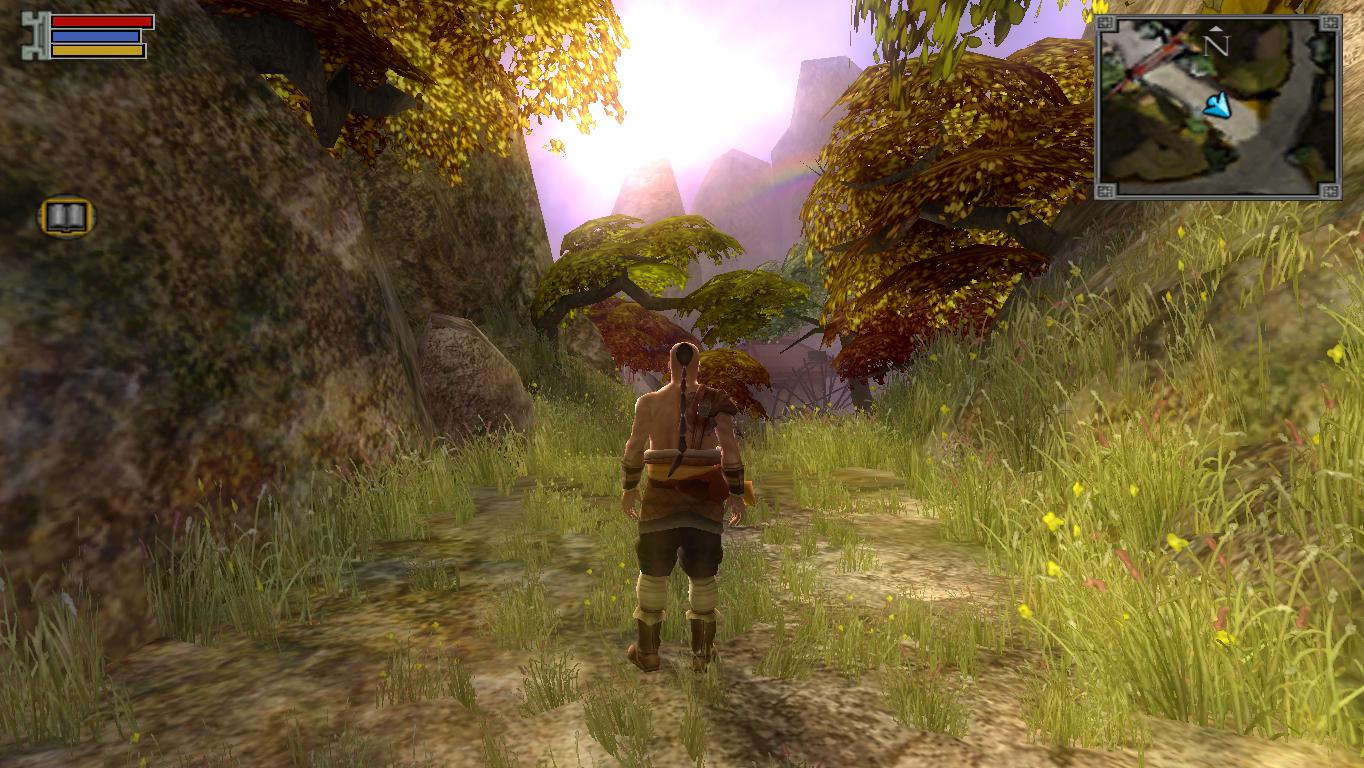
Task: Click the minimap in the corner
Action: [1217, 106]
